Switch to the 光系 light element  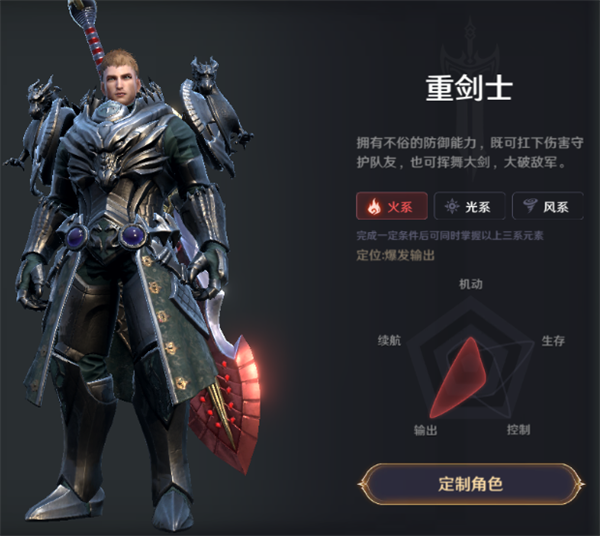[x=469, y=207]
